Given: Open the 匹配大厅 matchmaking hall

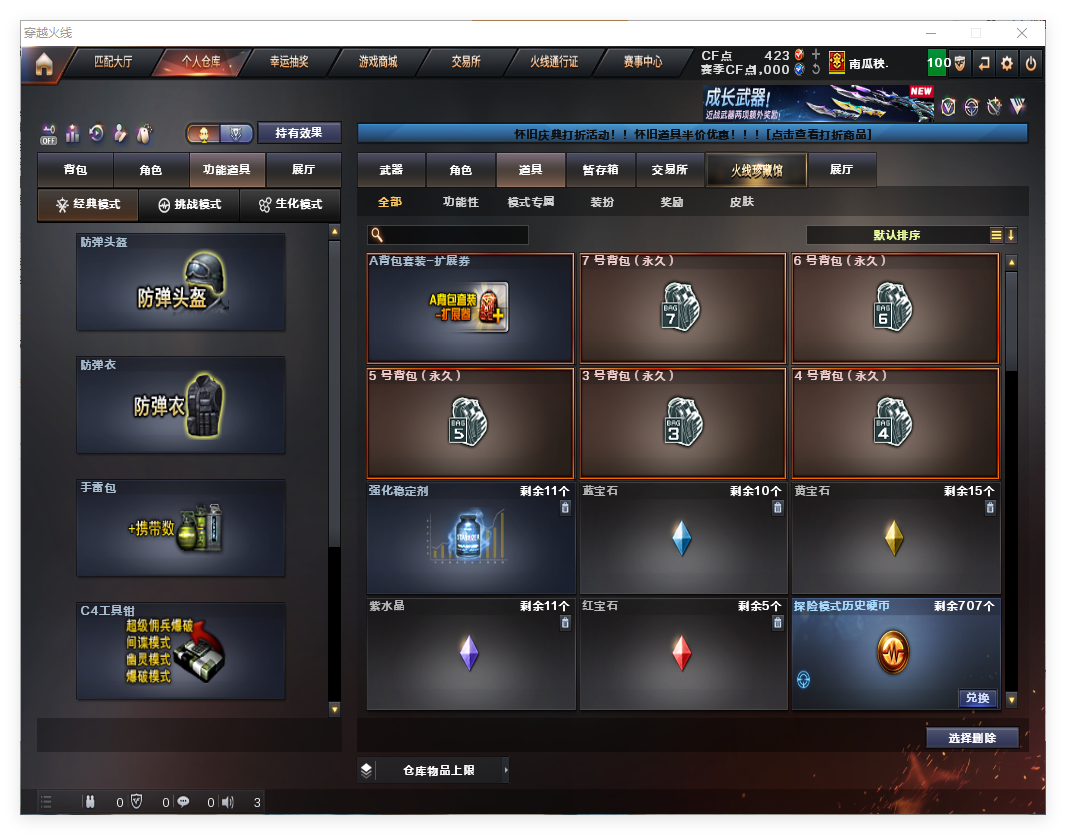Looking at the screenshot, I should tap(113, 62).
